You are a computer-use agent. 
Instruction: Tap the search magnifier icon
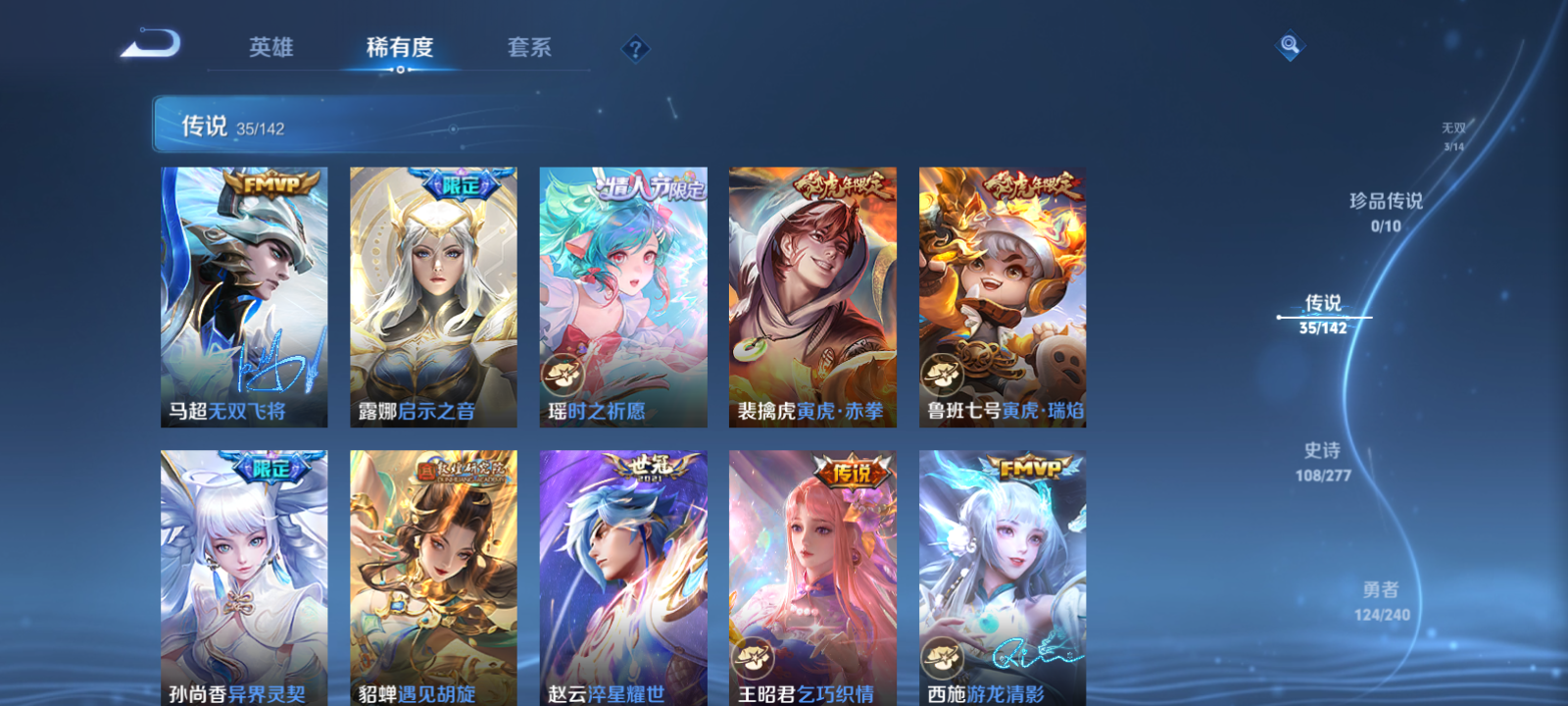[1288, 44]
